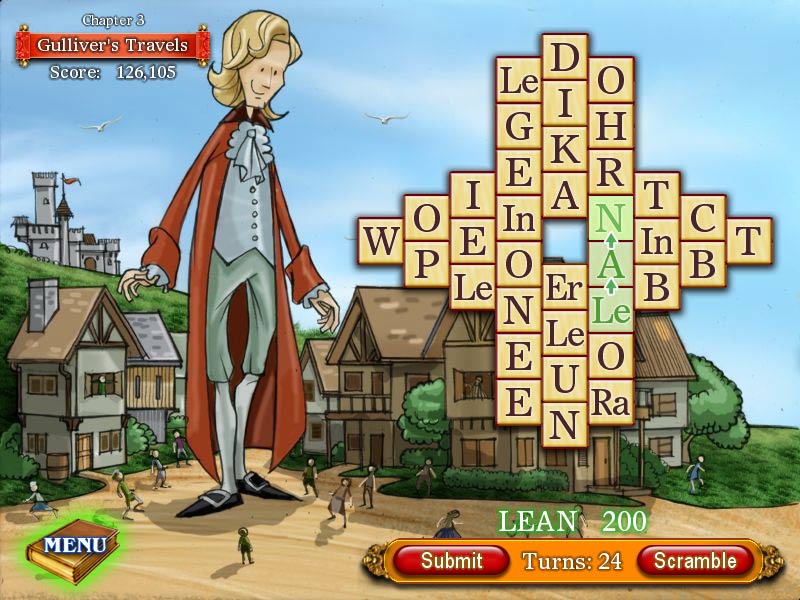Submit the word LEAN

pos(451,561)
